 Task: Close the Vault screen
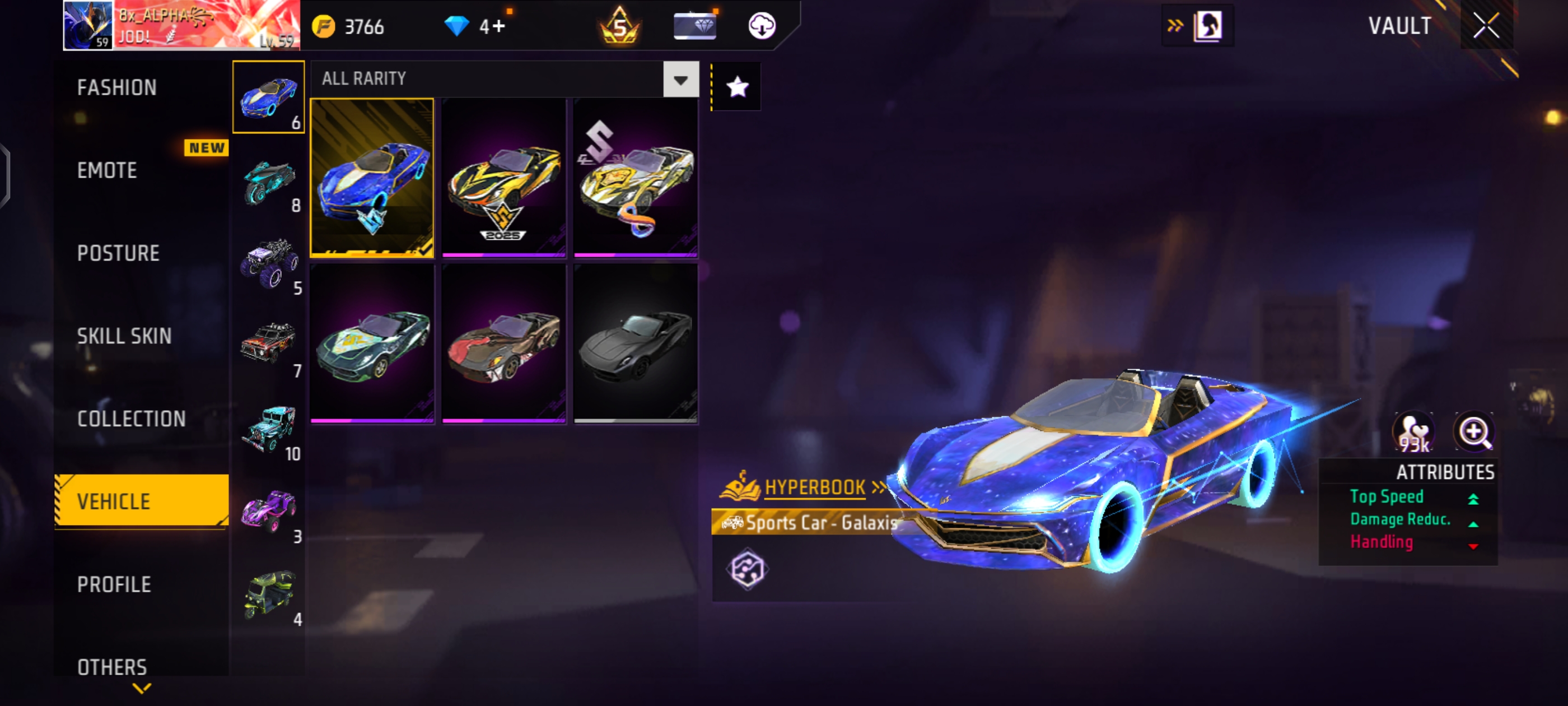pos(1486,26)
